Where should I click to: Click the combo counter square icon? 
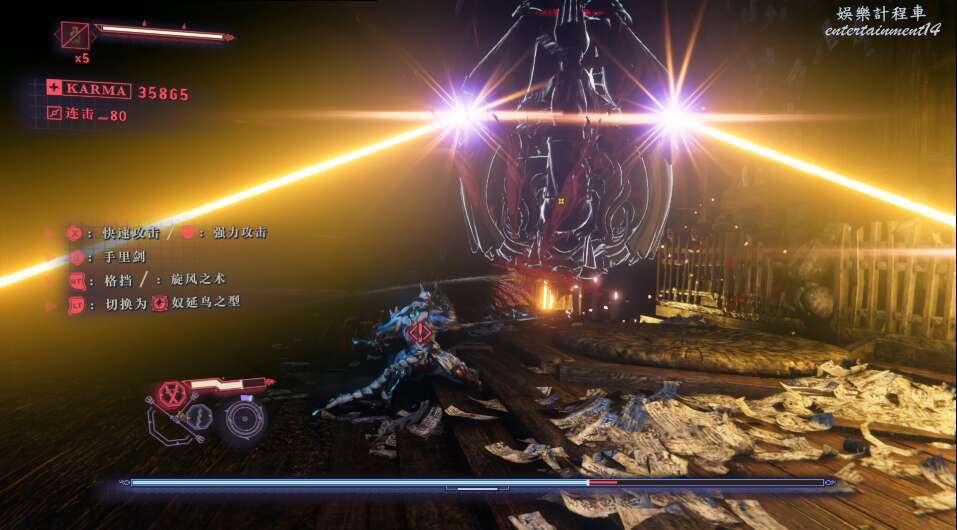[54, 114]
